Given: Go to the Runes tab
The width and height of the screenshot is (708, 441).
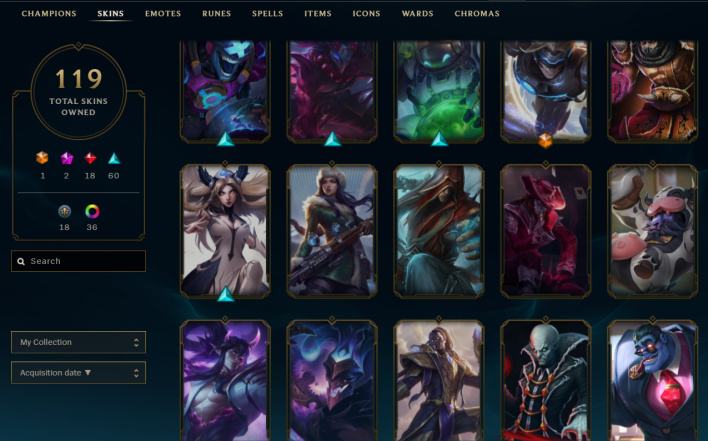Looking at the screenshot, I should click(x=216, y=14).
